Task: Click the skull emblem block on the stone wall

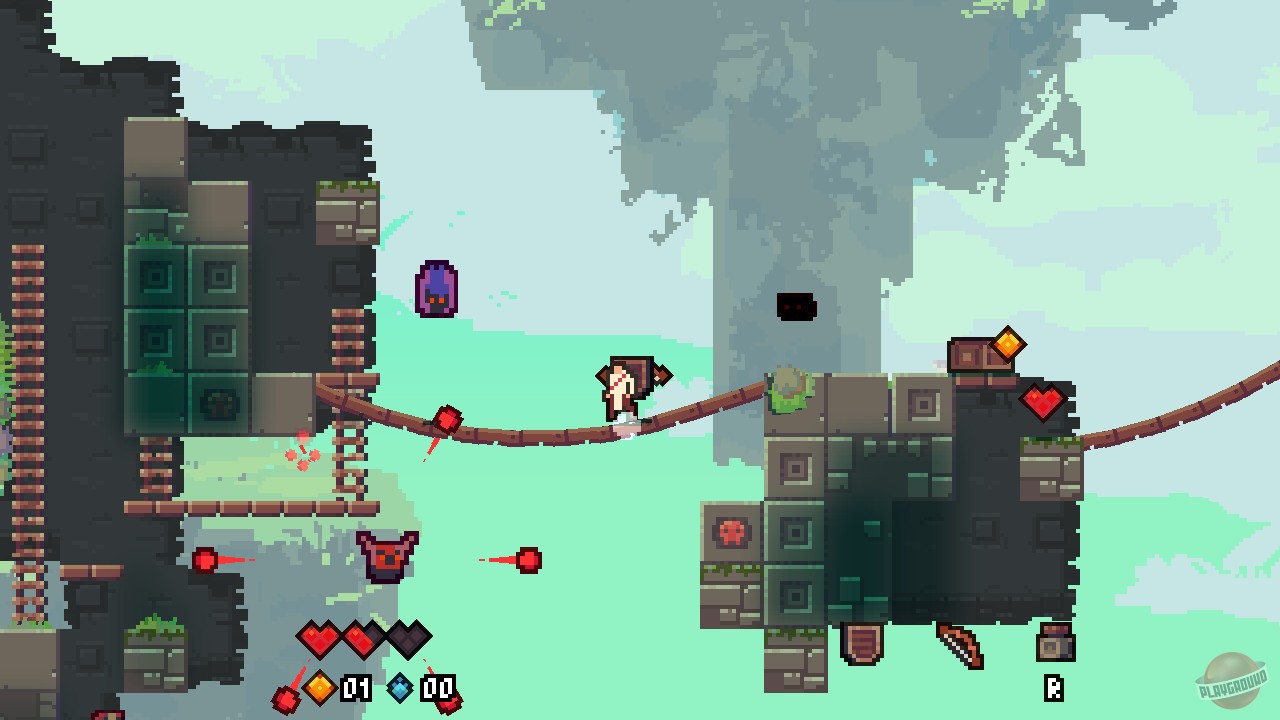Action: pyautogui.click(x=732, y=533)
